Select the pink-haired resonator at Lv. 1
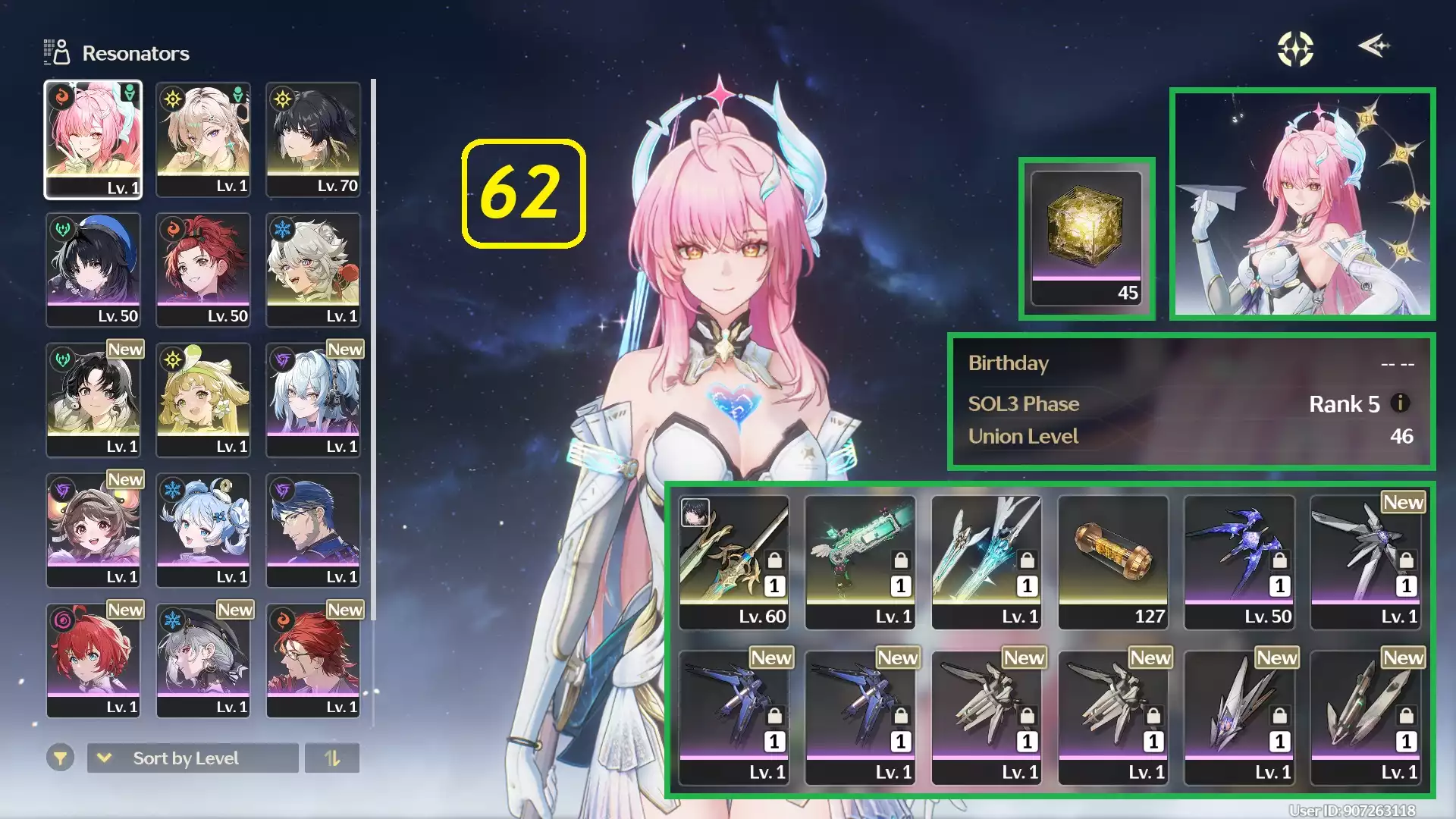The image size is (1456, 819). point(93,140)
